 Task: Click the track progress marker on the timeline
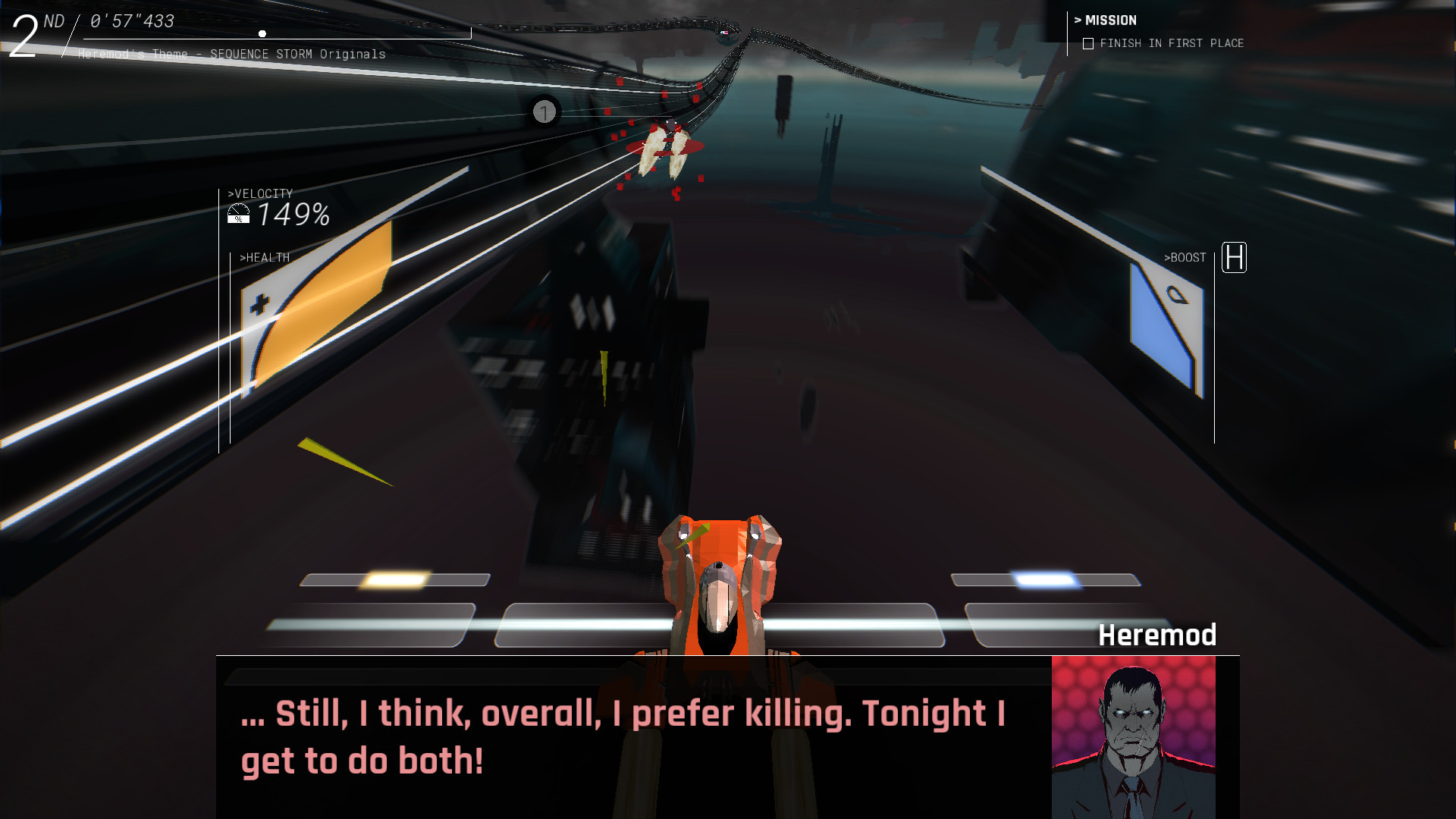point(262,33)
